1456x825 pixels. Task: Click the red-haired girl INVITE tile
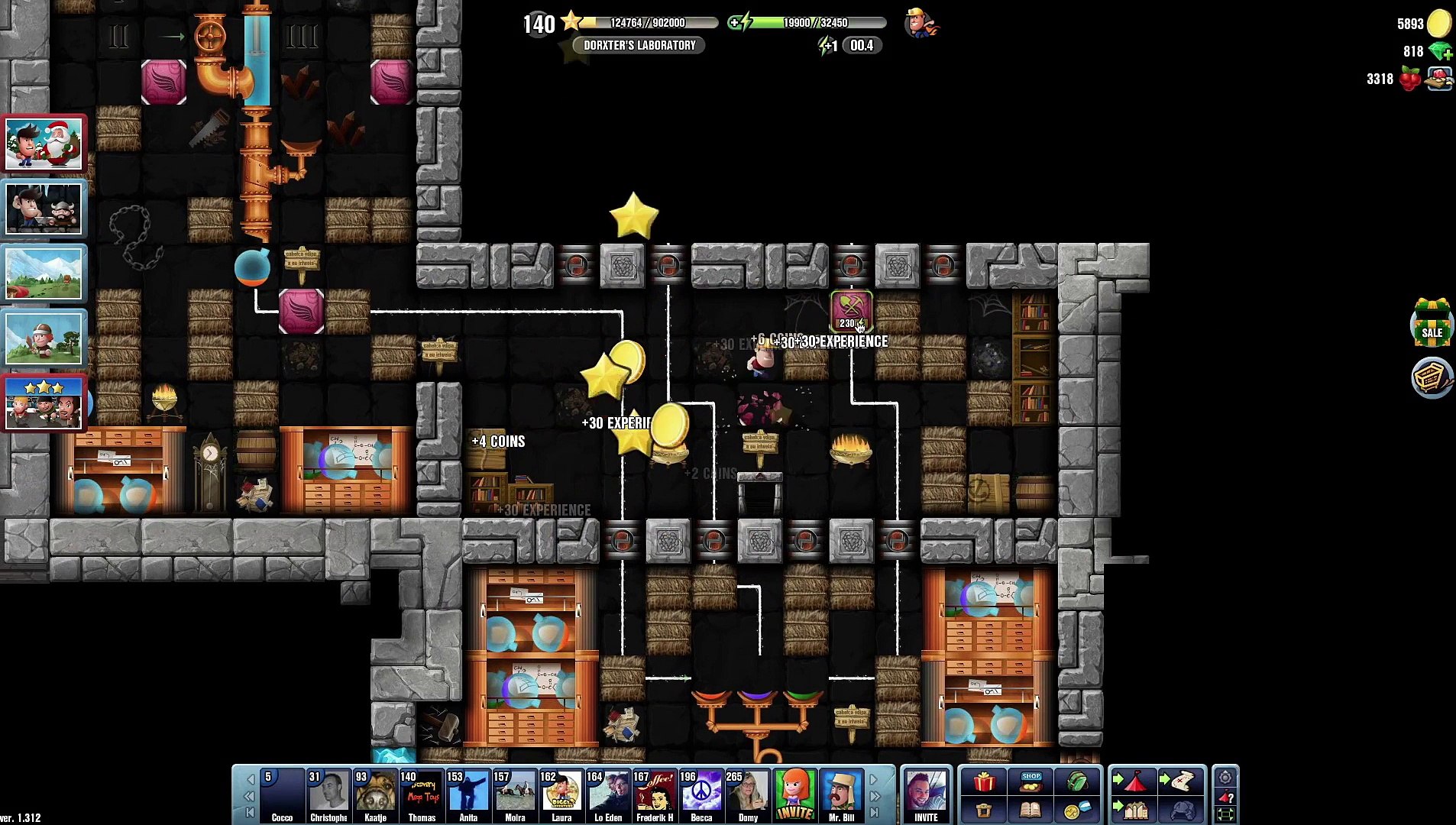coord(794,794)
